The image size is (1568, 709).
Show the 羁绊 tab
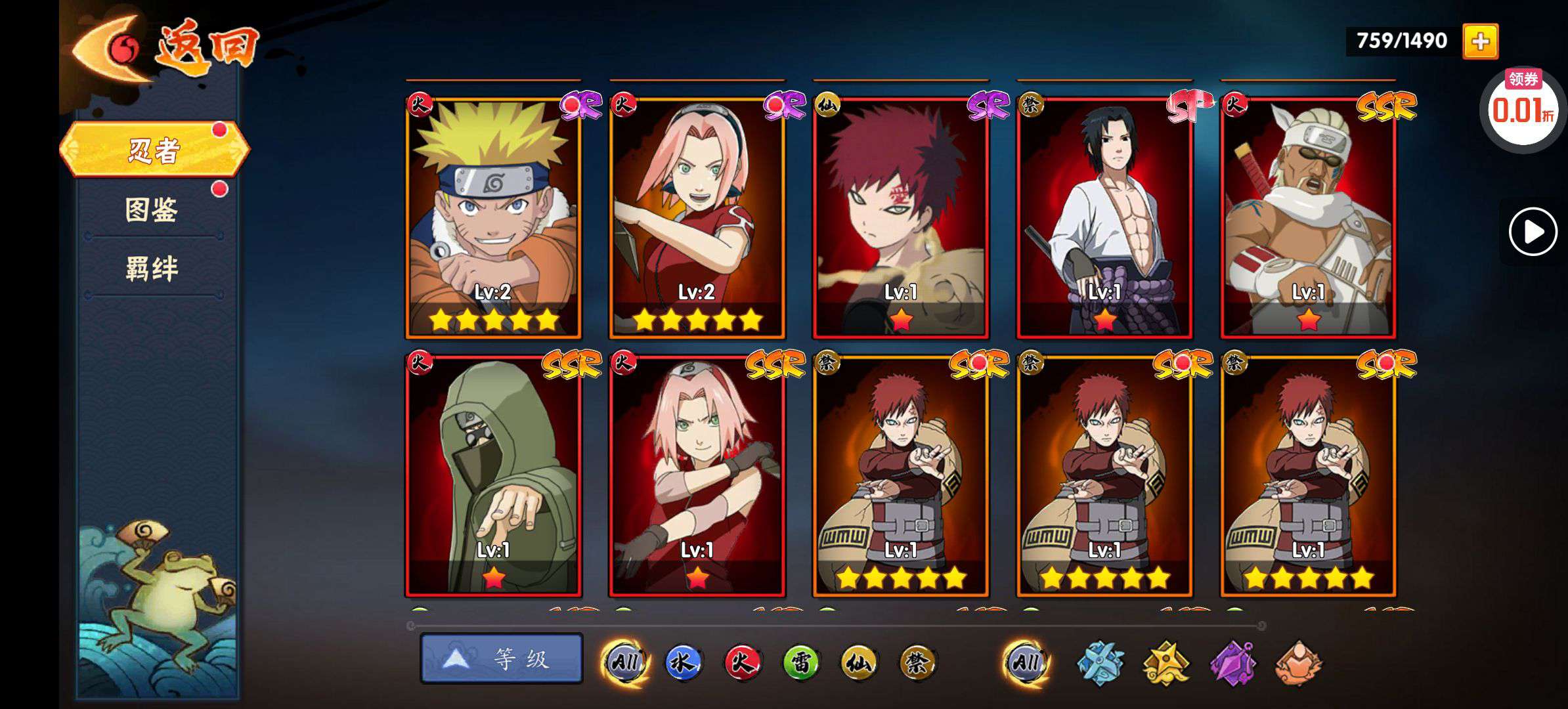coord(152,269)
